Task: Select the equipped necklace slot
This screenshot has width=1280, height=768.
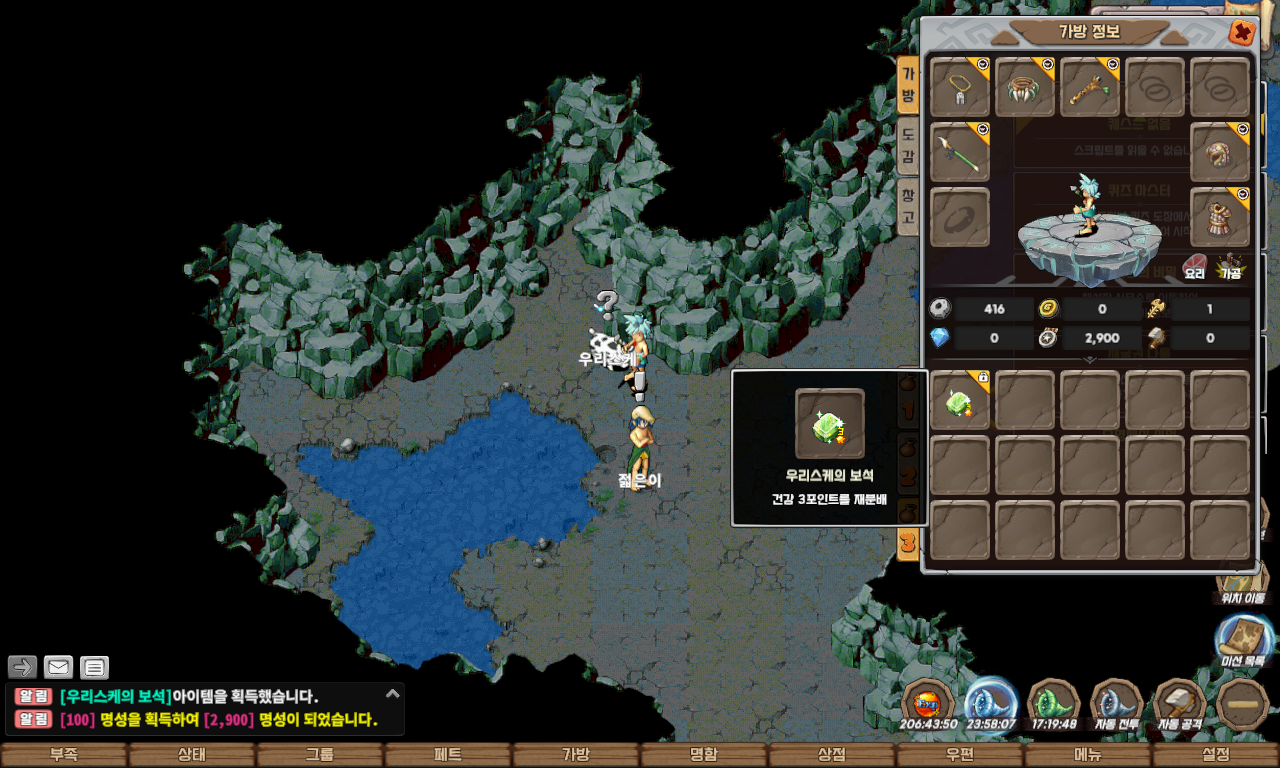Action: click(960, 88)
